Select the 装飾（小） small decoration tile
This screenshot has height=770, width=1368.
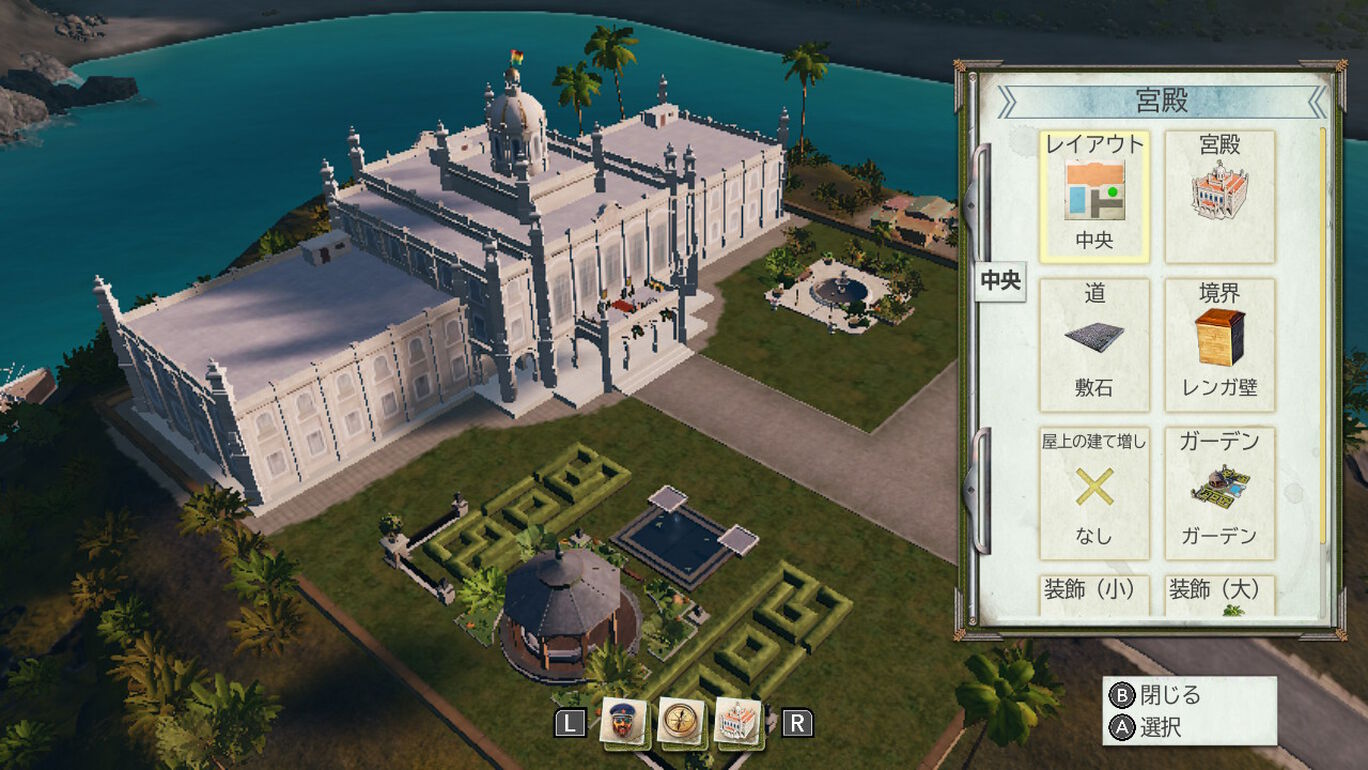click(1095, 594)
